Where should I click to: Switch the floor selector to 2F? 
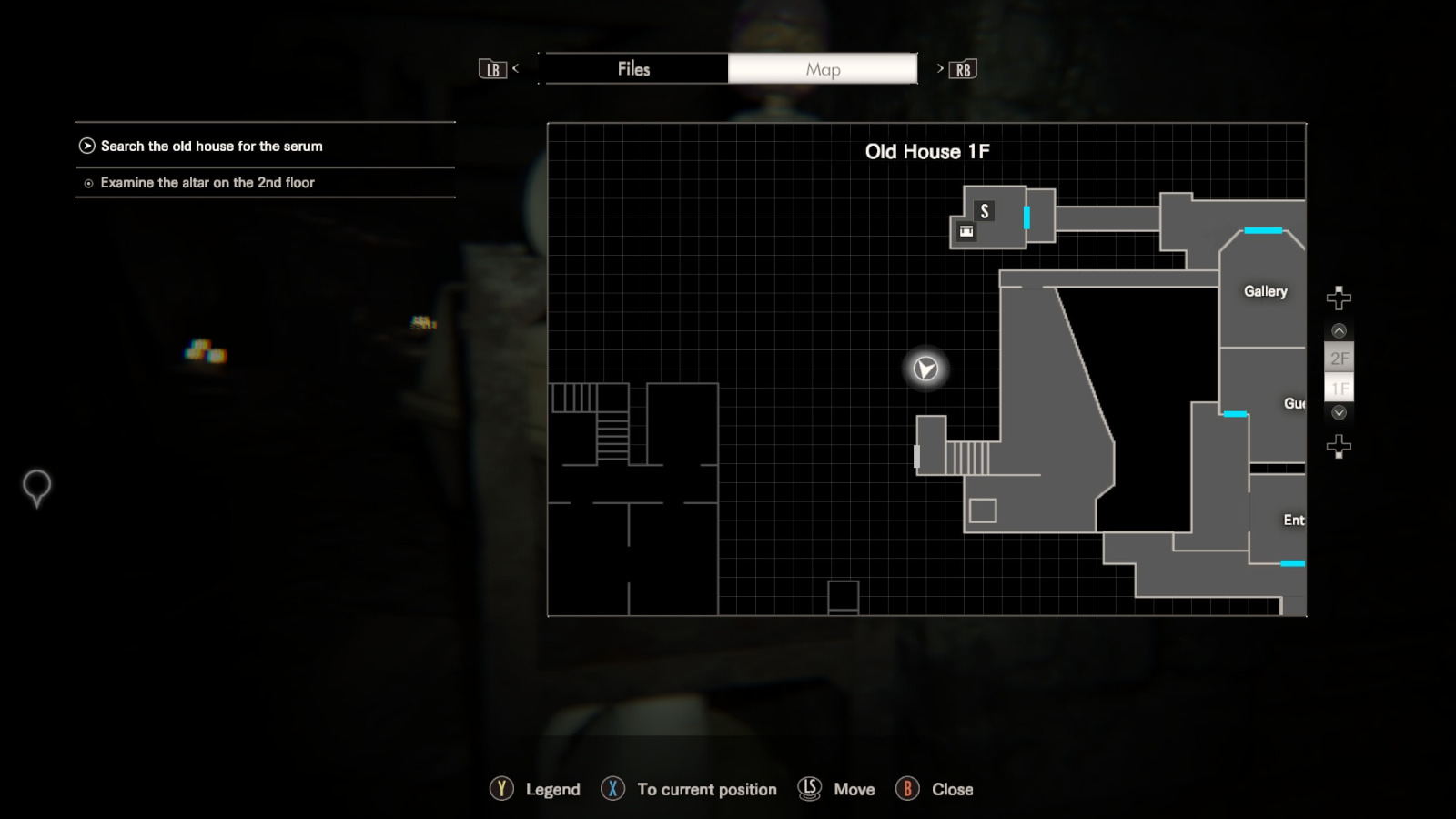pos(1338,359)
